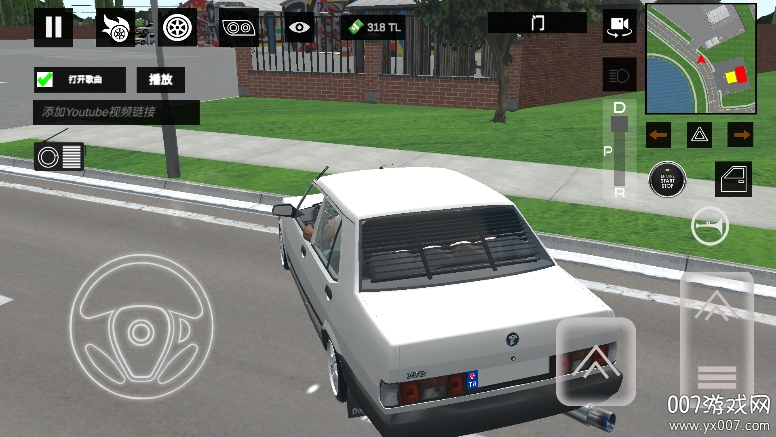
Task: Open the wheel rim options
Action: pyautogui.click(x=179, y=27)
